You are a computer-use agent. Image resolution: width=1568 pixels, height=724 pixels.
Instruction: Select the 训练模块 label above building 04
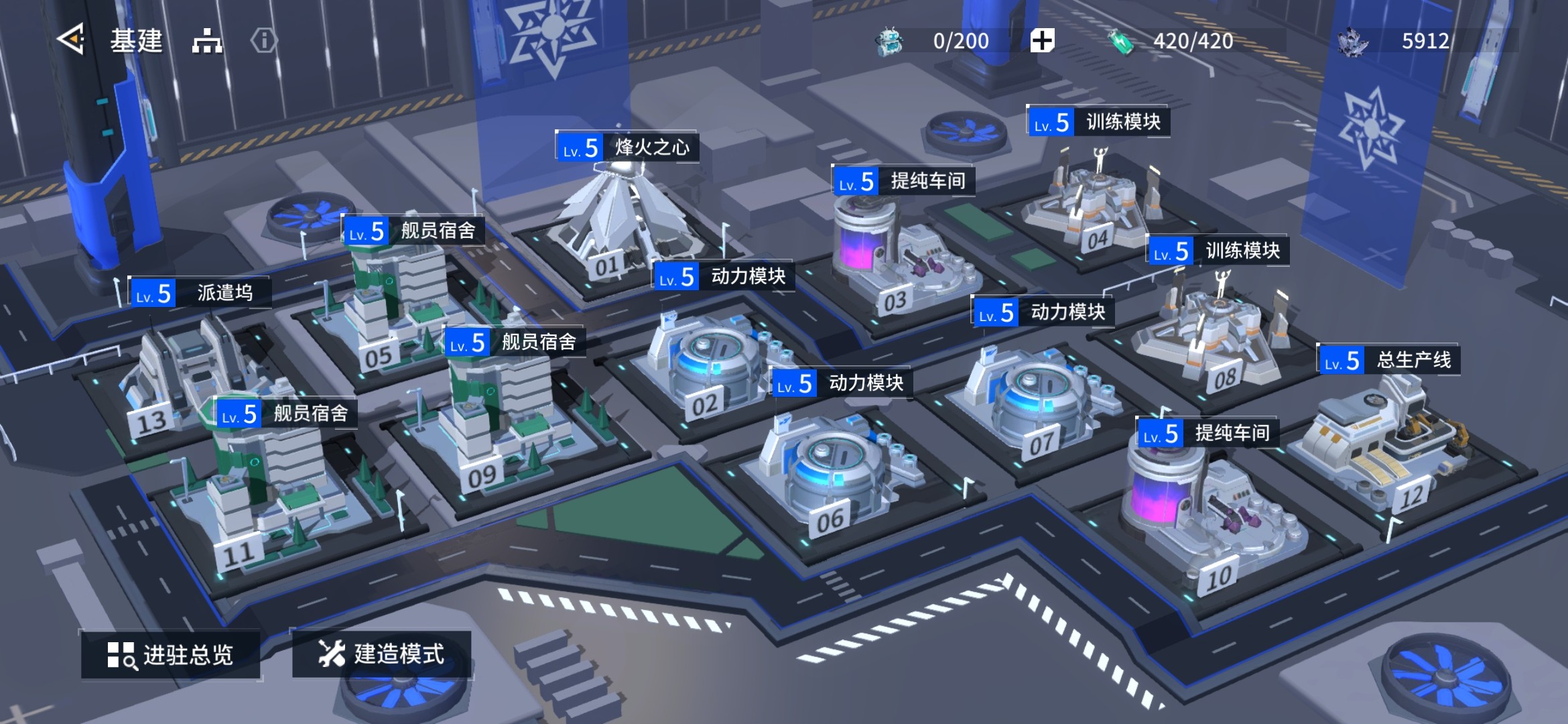click(1099, 122)
